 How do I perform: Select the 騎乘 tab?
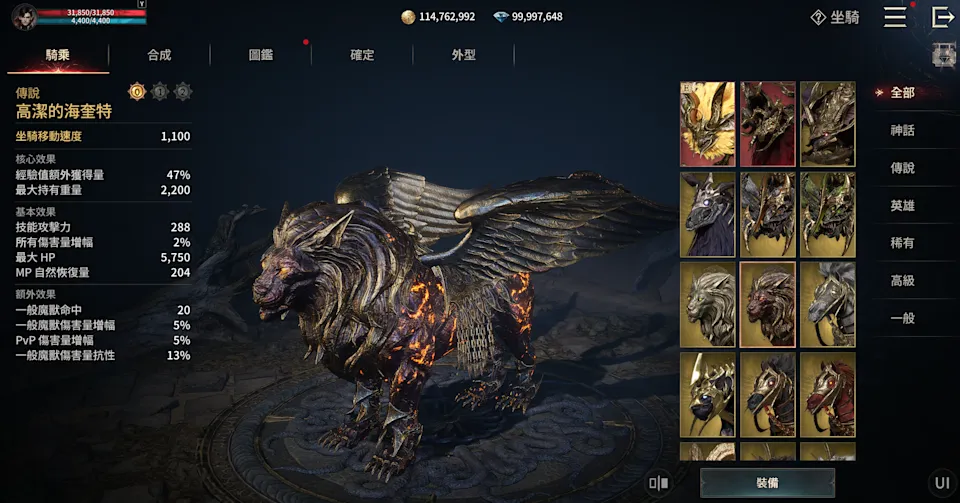pyautogui.click(x=58, y=55)
